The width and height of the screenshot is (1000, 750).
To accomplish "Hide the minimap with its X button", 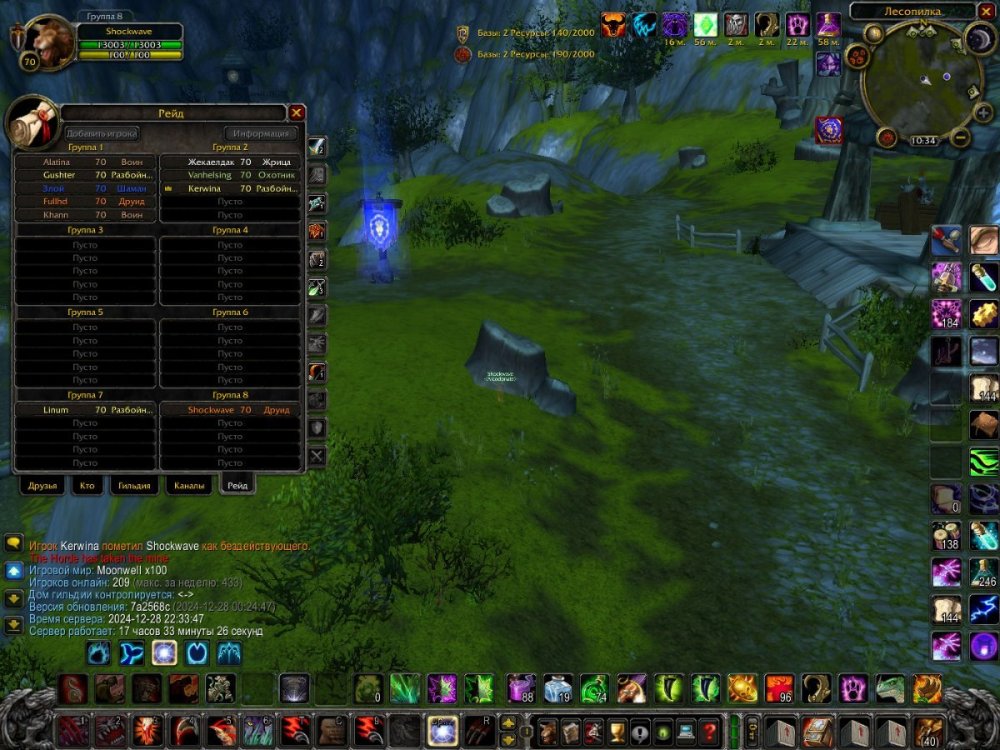I will (x=986, y=12).
